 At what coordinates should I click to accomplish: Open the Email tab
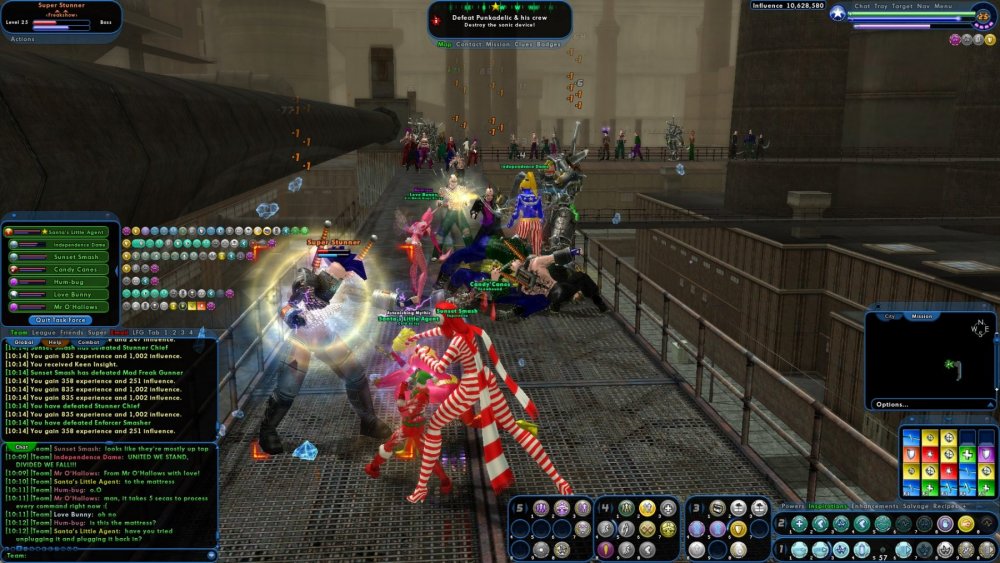119,332
